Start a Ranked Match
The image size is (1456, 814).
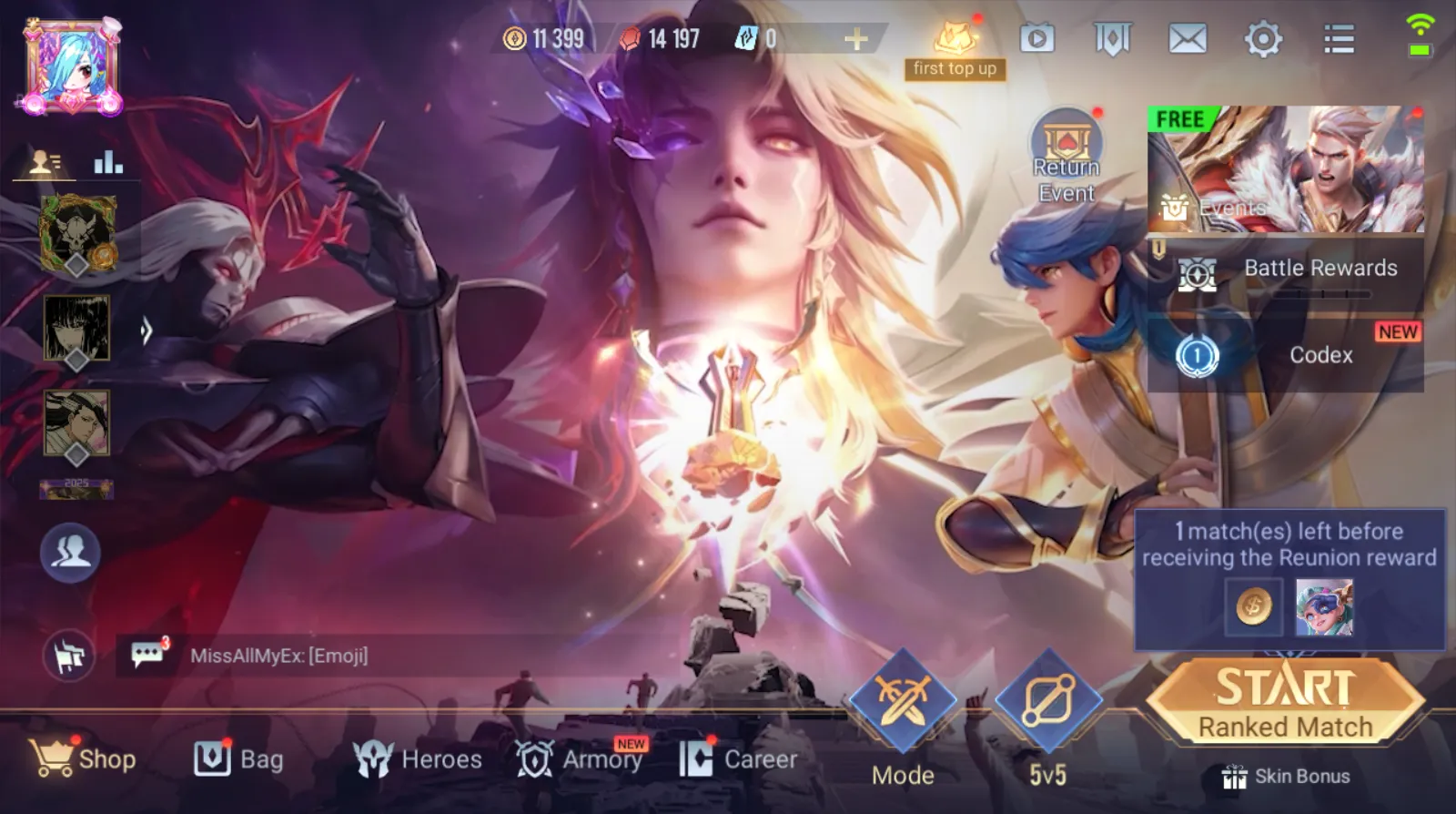click(1285, 700)
